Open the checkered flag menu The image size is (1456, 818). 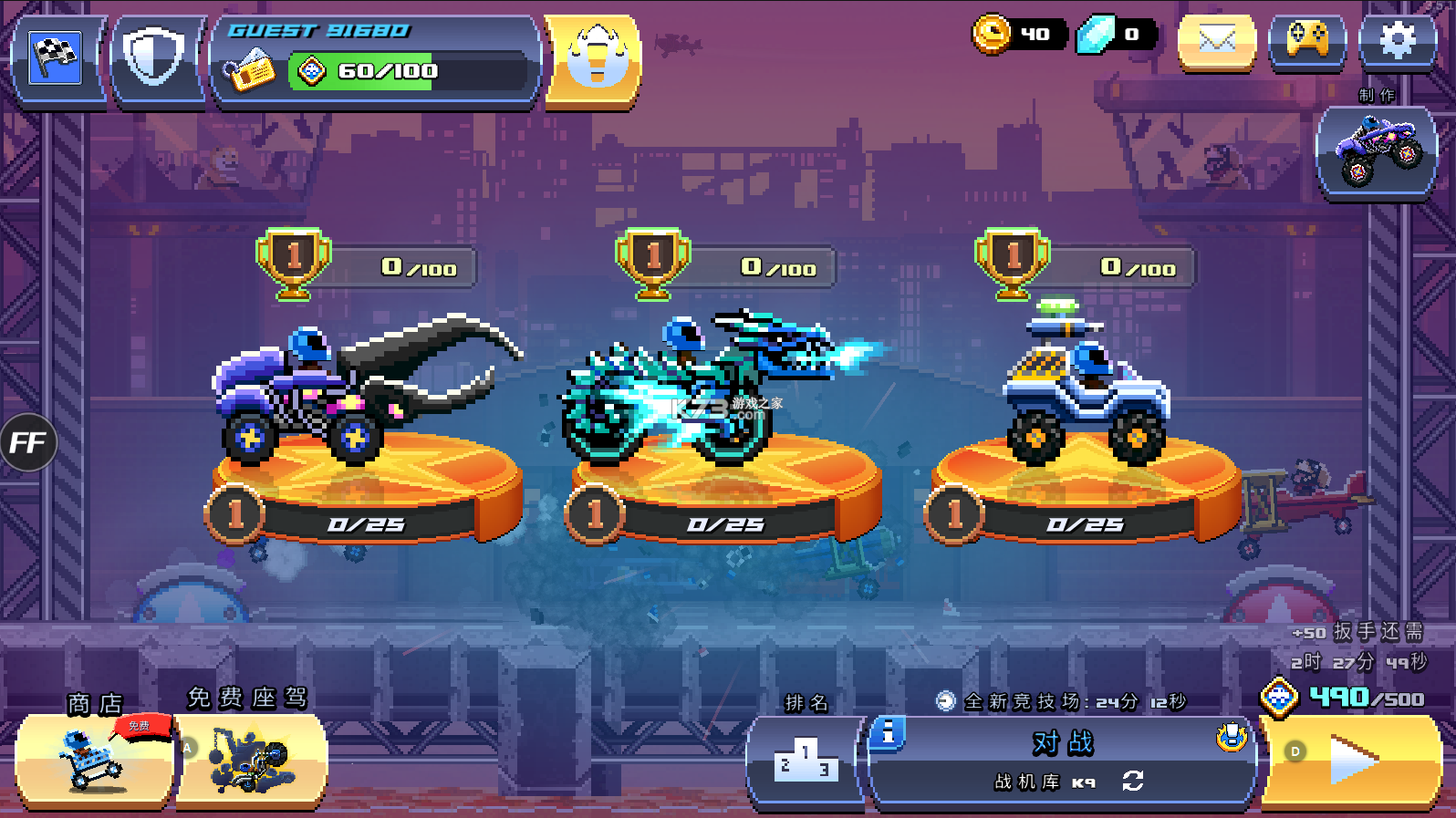pyautogui.click(x=56, y=58)
